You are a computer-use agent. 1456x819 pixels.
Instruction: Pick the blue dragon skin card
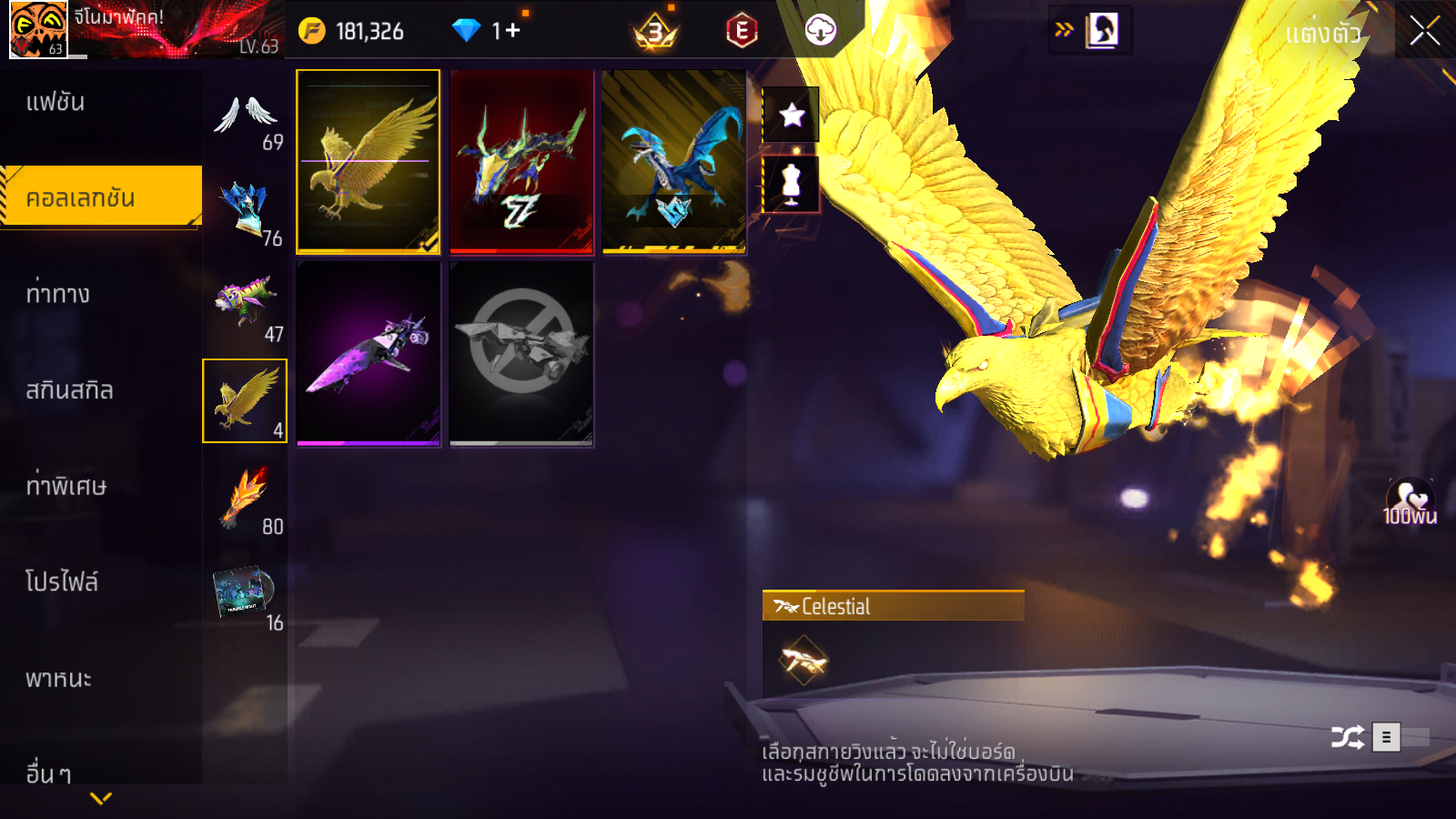(674, 161)
